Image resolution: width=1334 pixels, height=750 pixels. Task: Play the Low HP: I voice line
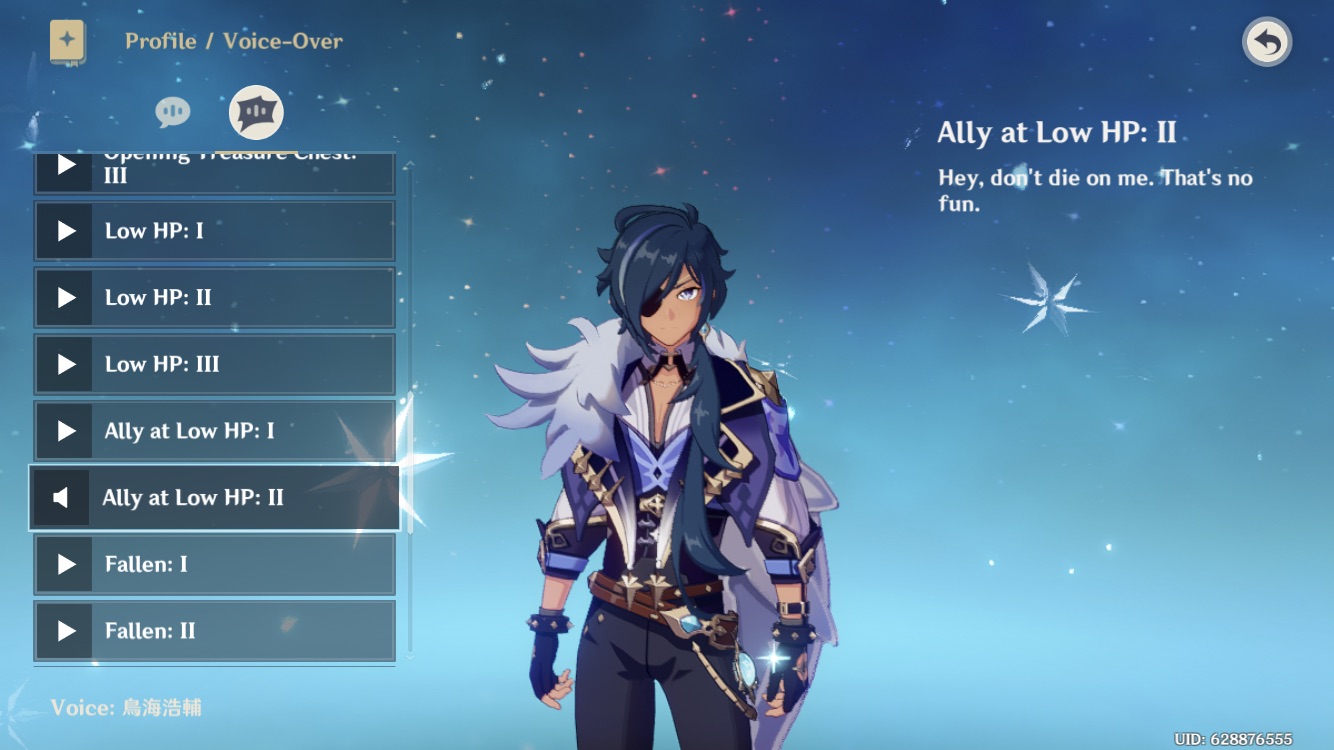(64, 230)
